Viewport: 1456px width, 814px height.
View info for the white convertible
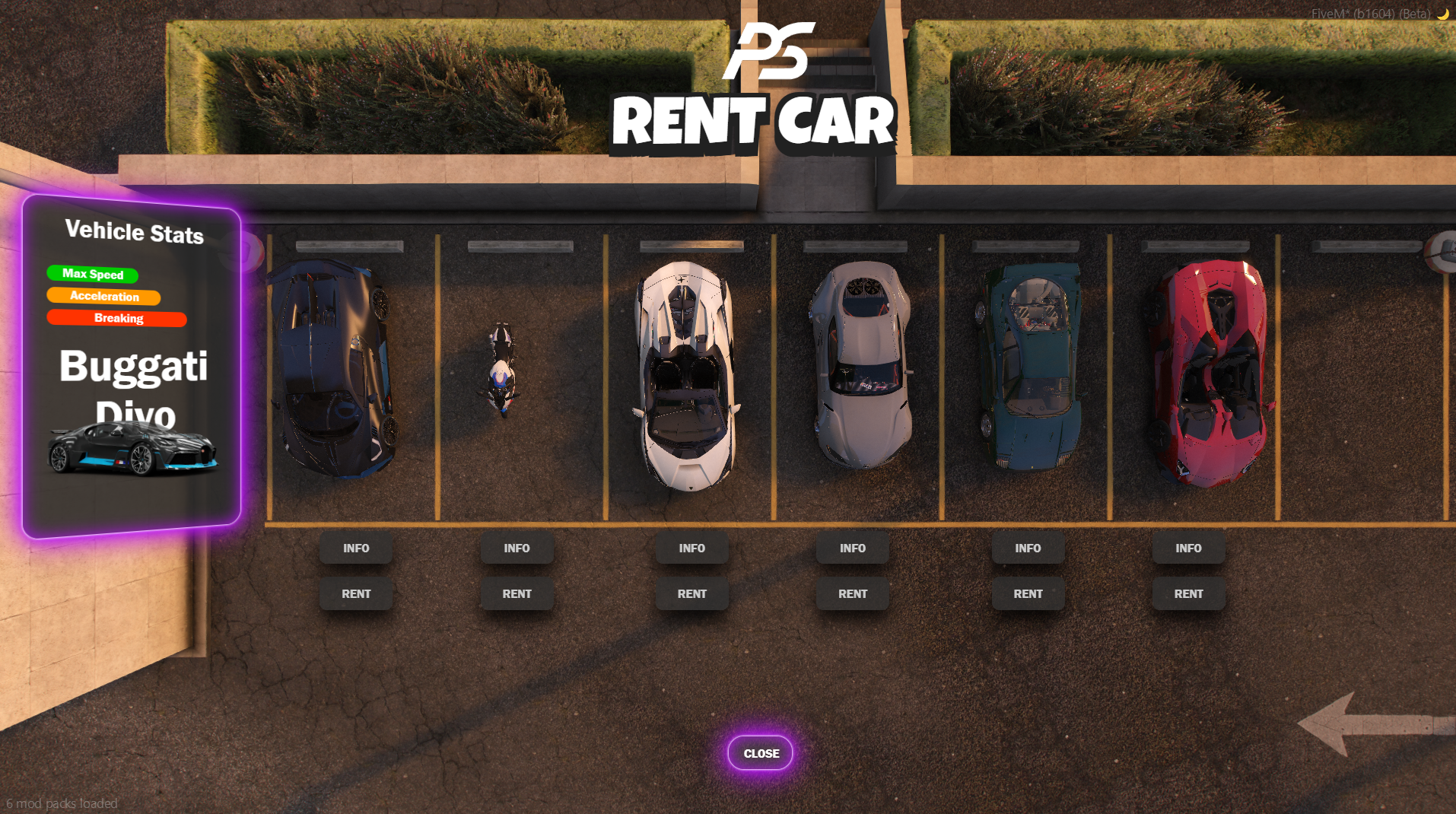tap(691, 548)
